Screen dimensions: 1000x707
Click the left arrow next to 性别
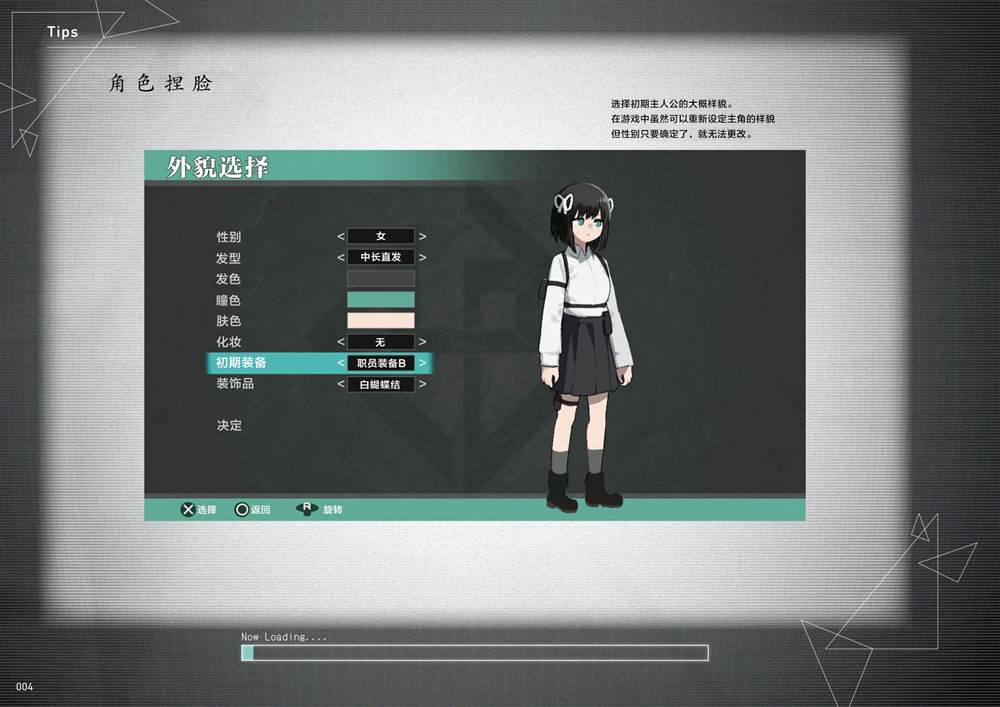pos(340,237)
